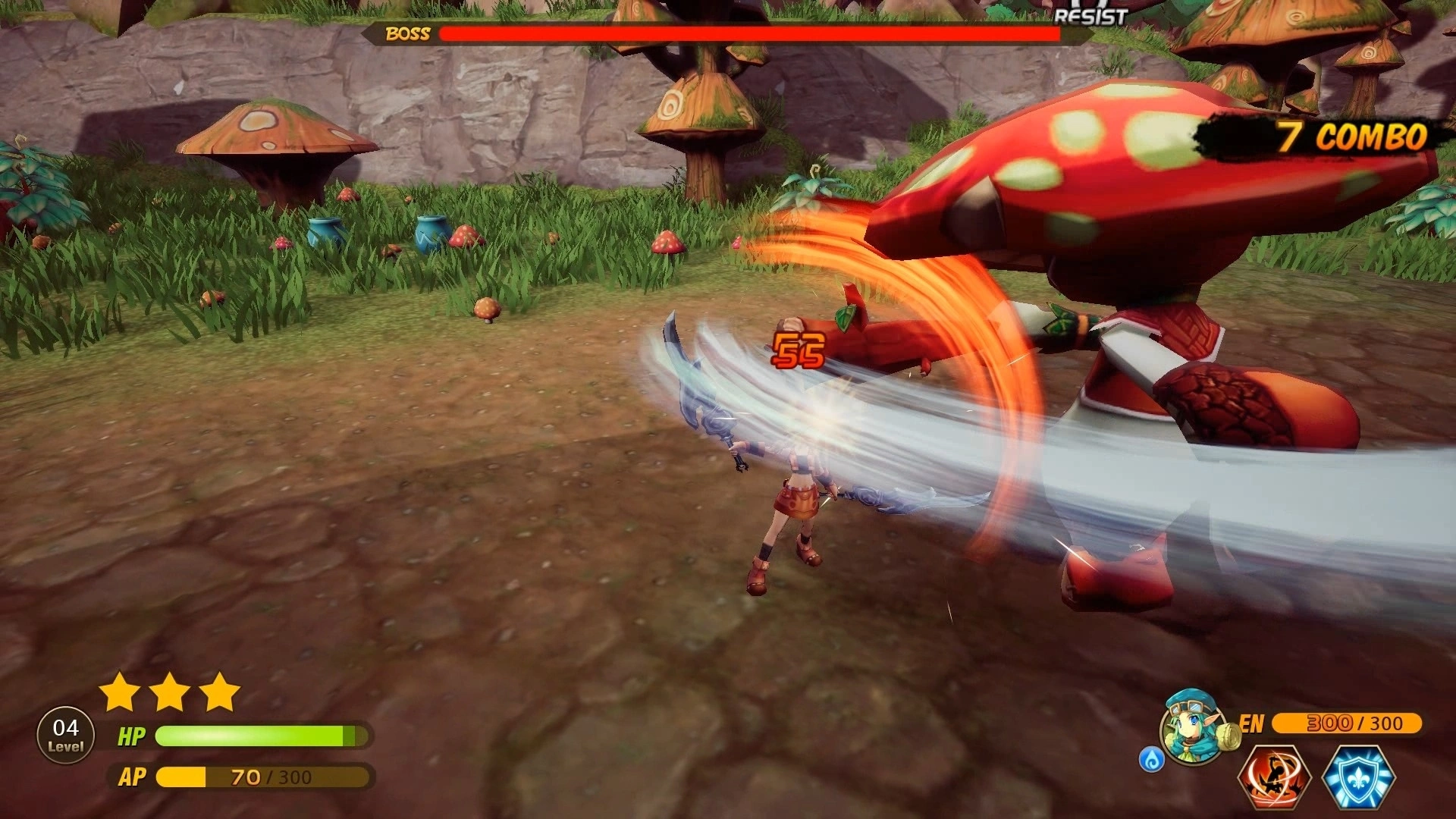The width and height of the screenshot is (1456, 819).
Task: Activate the red spinning slash skill
Action: (x=1275, y=777)
